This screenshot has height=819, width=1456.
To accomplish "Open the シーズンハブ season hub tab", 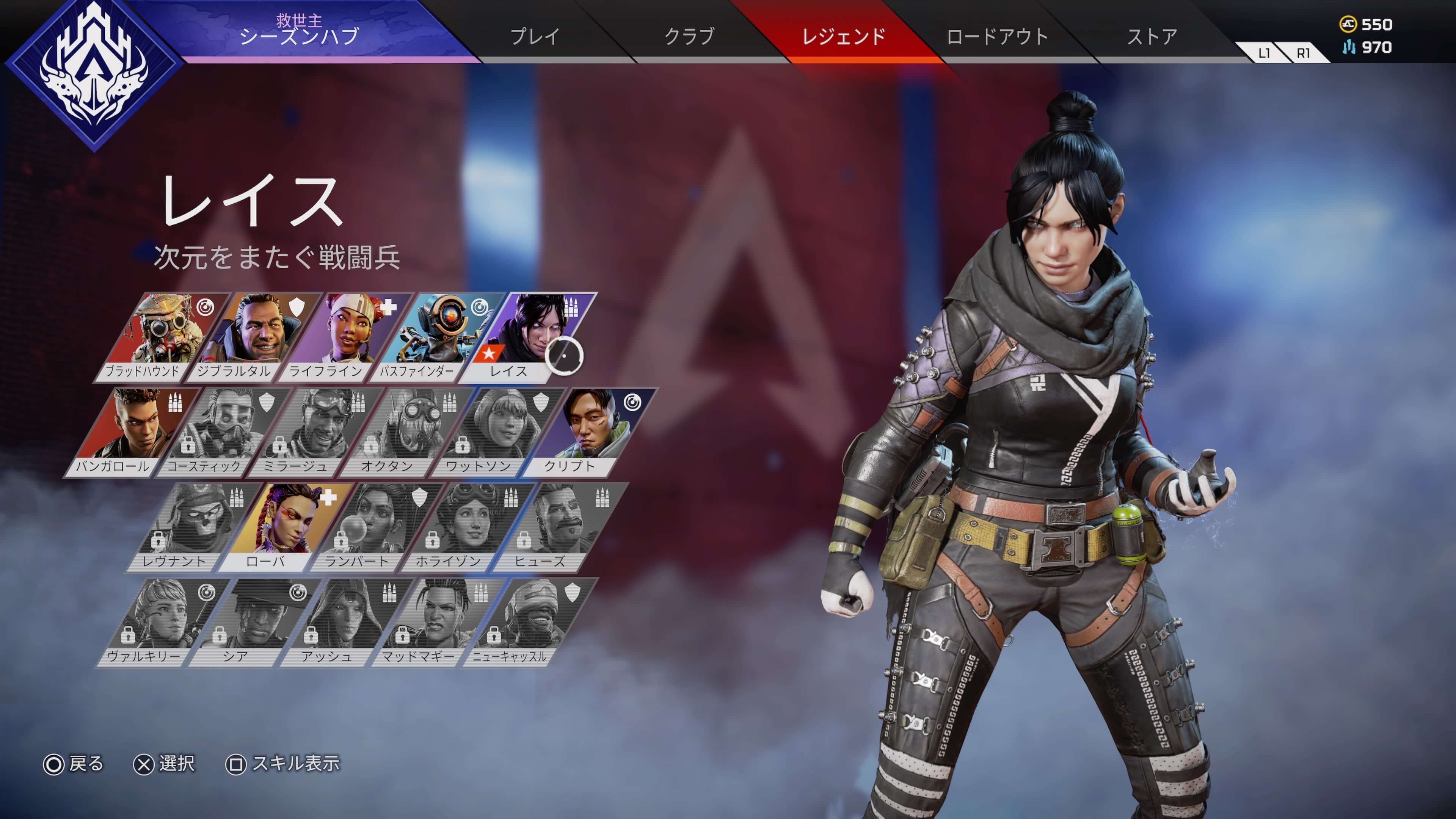I will (x=300, y=31).
